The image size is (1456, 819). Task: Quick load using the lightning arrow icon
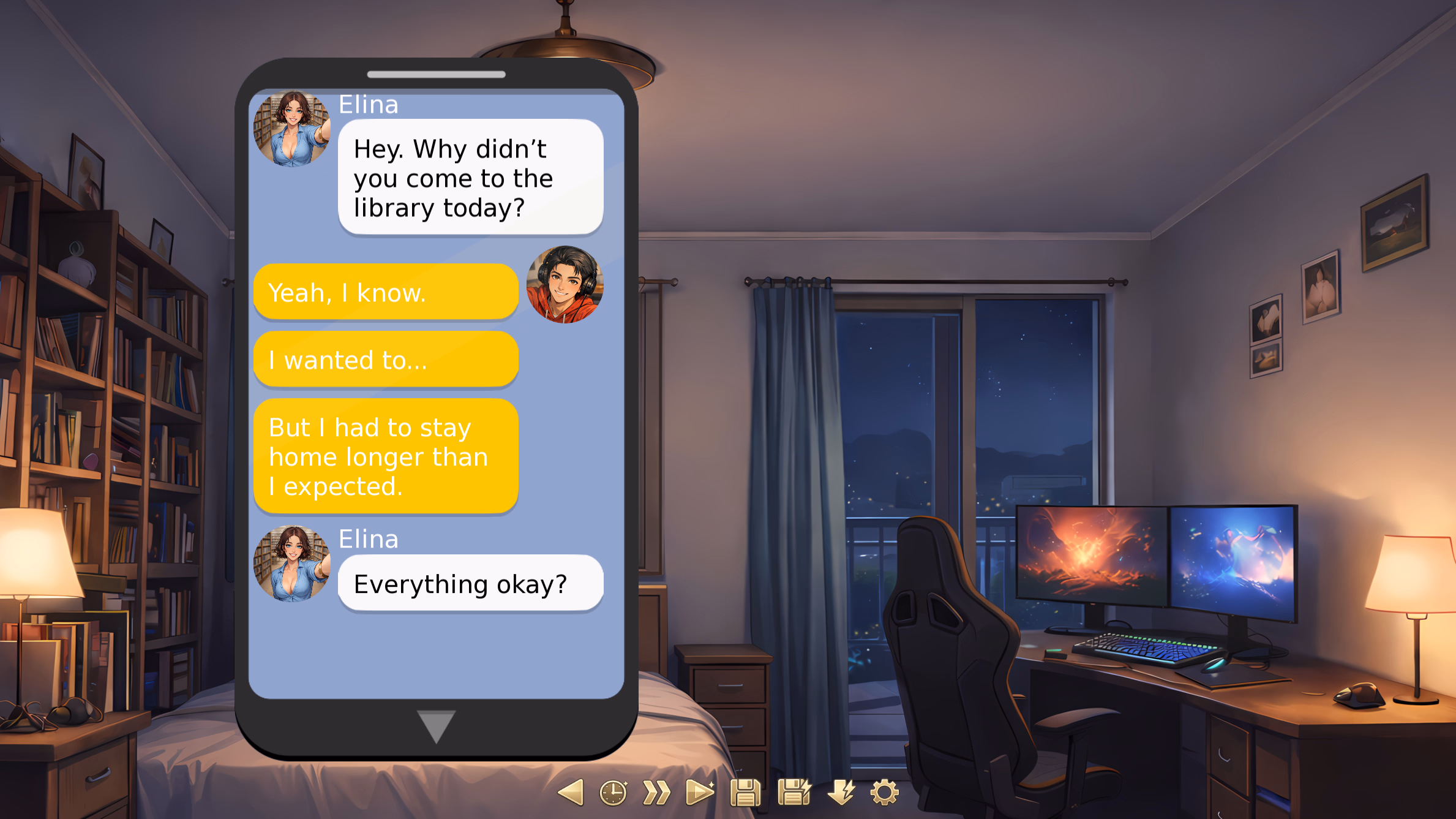click(x=841, y=792)
